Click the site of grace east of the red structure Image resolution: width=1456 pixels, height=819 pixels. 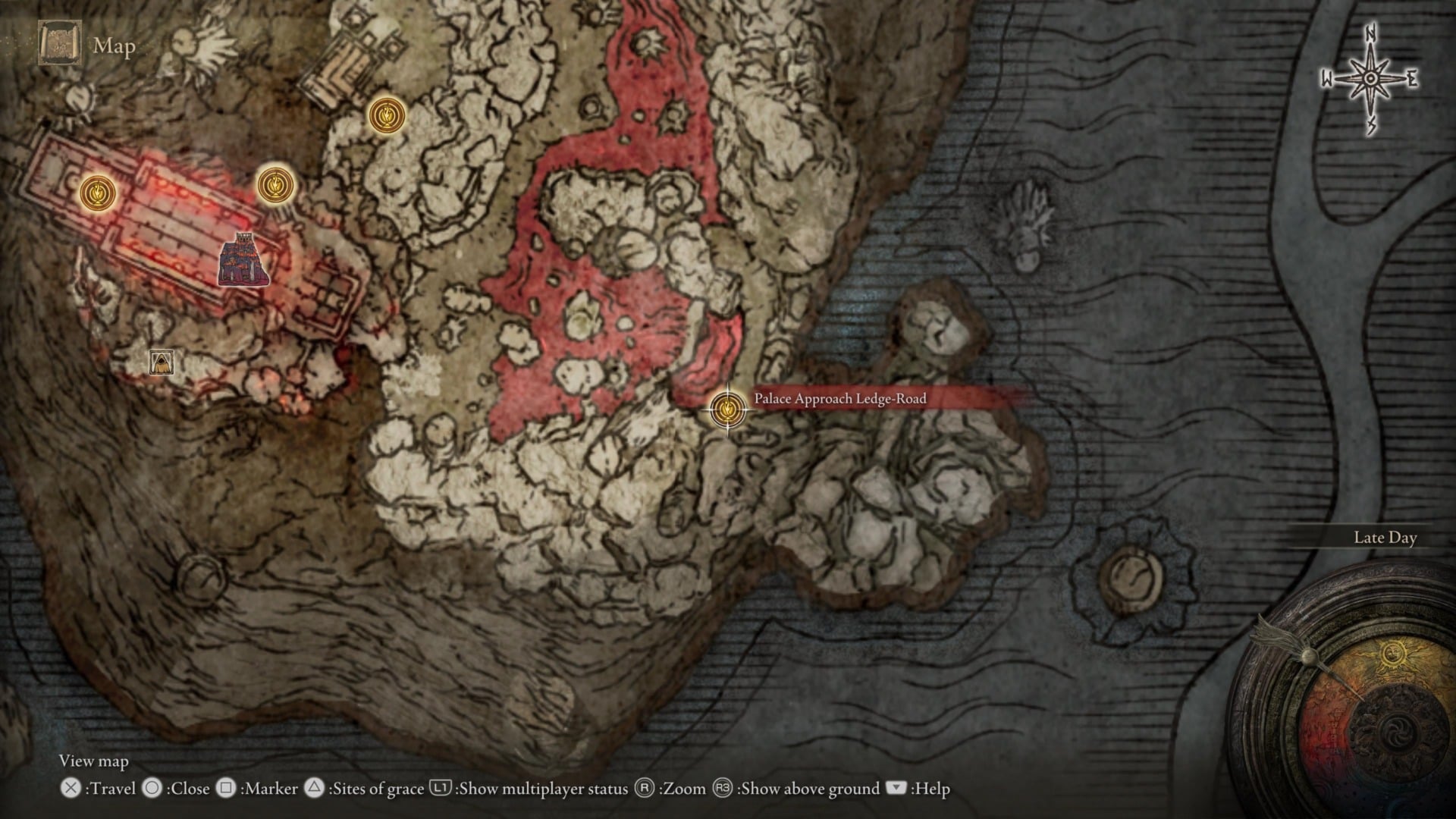pyautogui.click(x=276, y=184)
